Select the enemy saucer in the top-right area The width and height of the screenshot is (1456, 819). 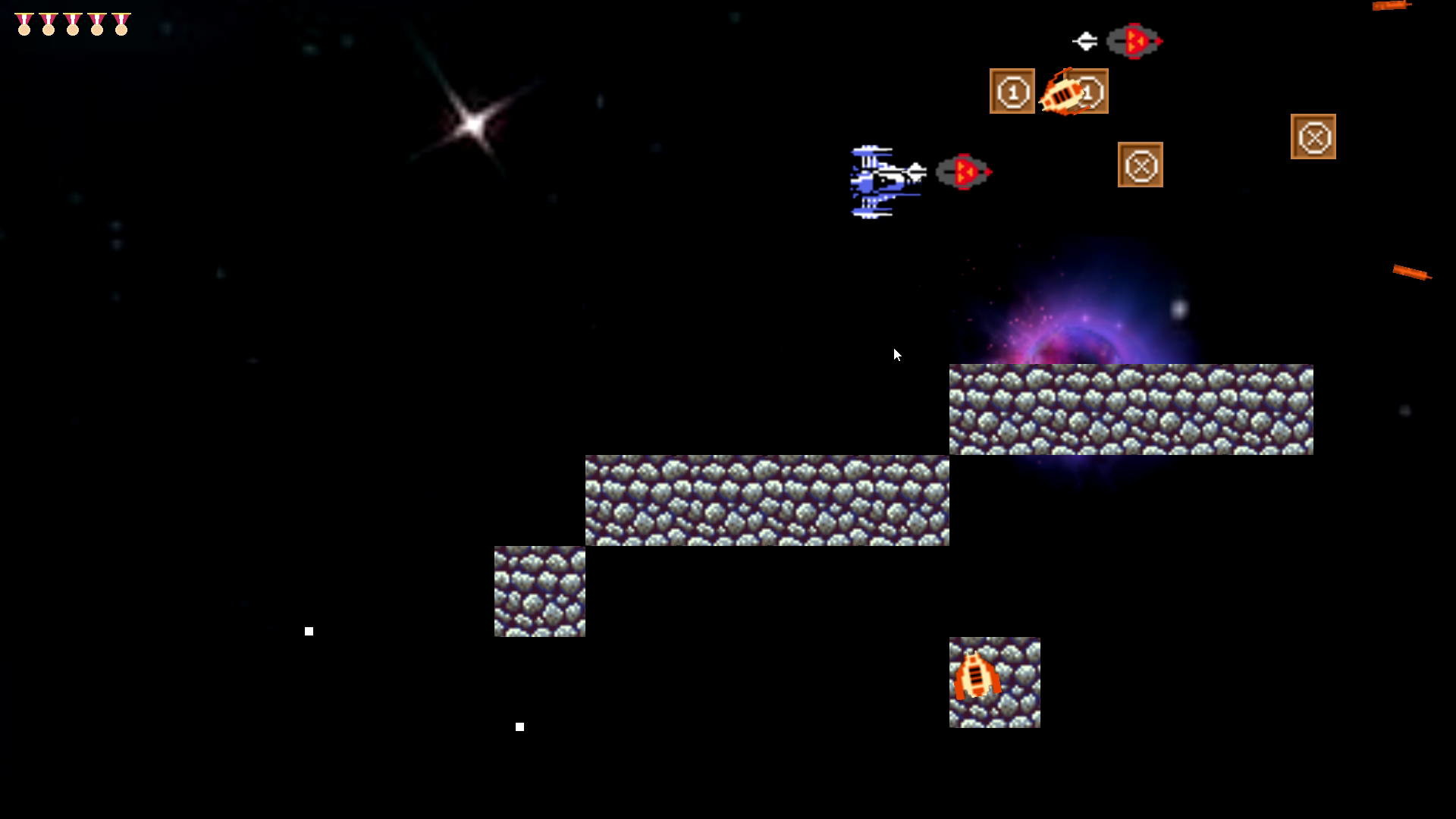point(1134,42)
